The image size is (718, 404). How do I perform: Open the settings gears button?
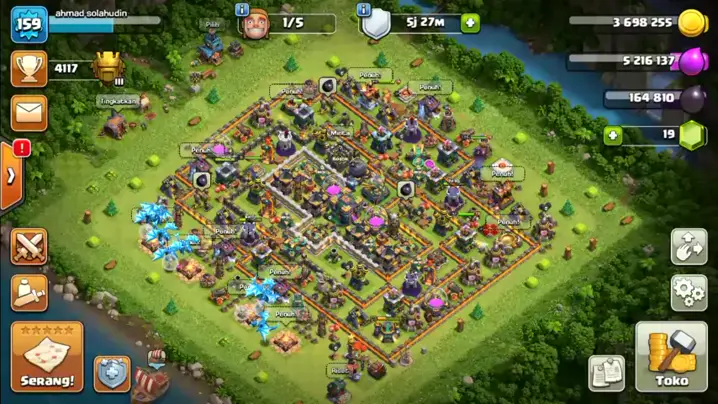pos(689,292)
